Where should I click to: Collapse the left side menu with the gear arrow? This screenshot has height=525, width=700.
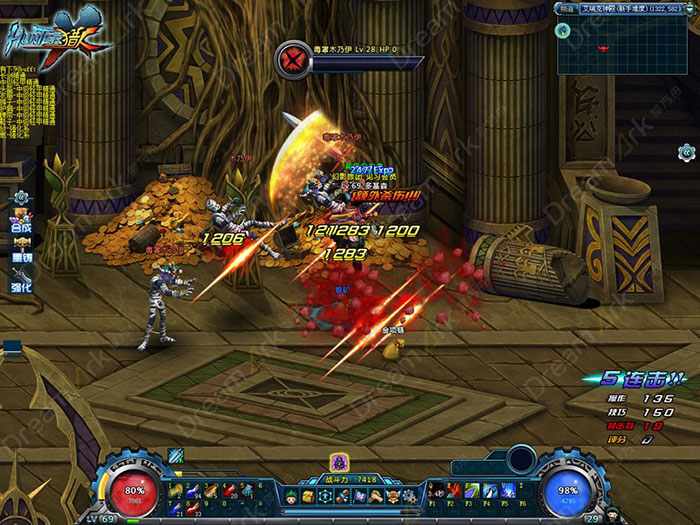click(x=20, y=198)
